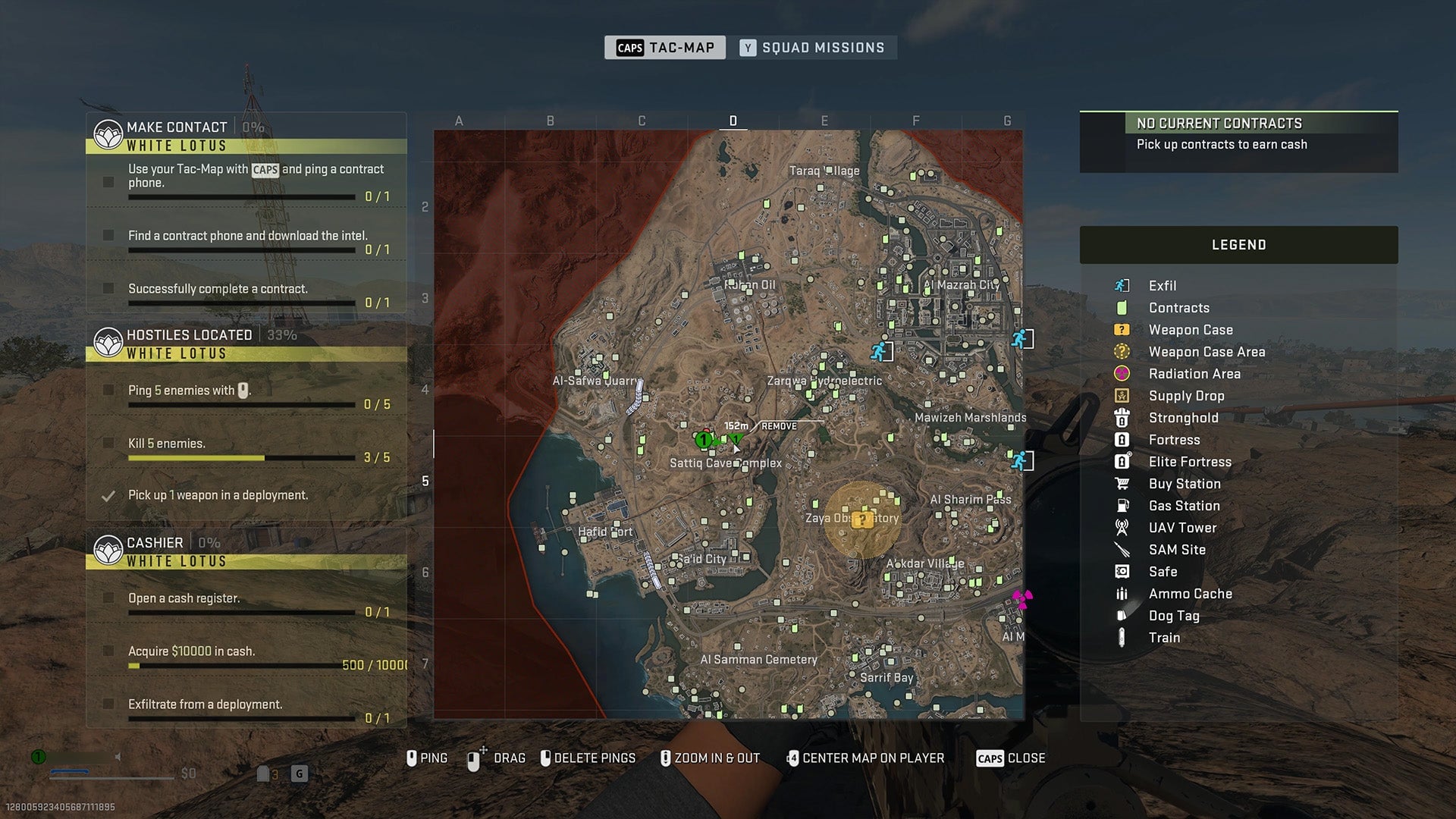Select the UAV Tower legend icon

click(x=1123, y=528)
